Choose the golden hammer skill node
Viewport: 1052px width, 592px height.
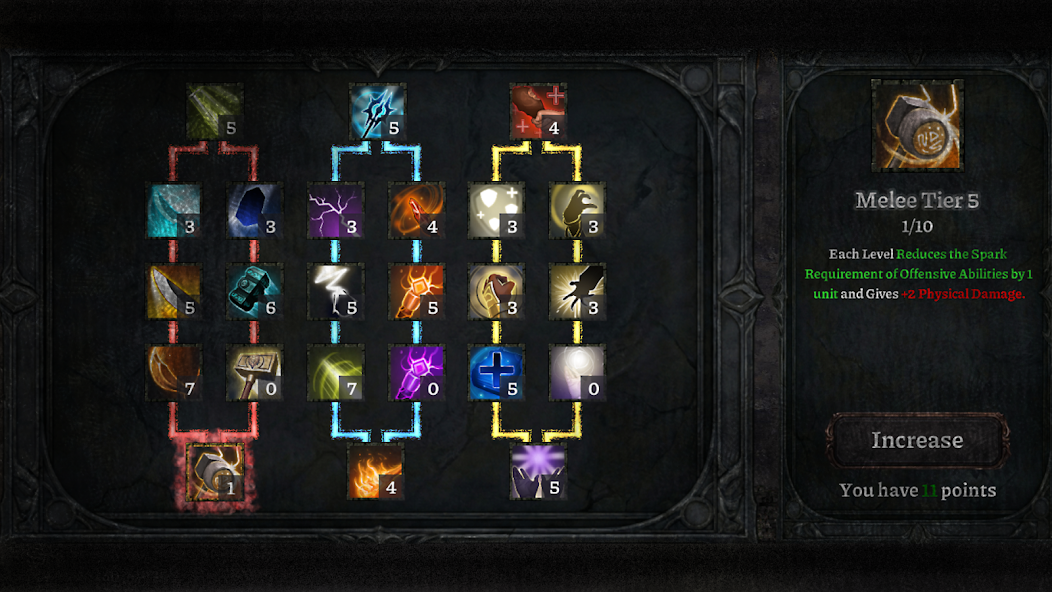pos(255,373)
